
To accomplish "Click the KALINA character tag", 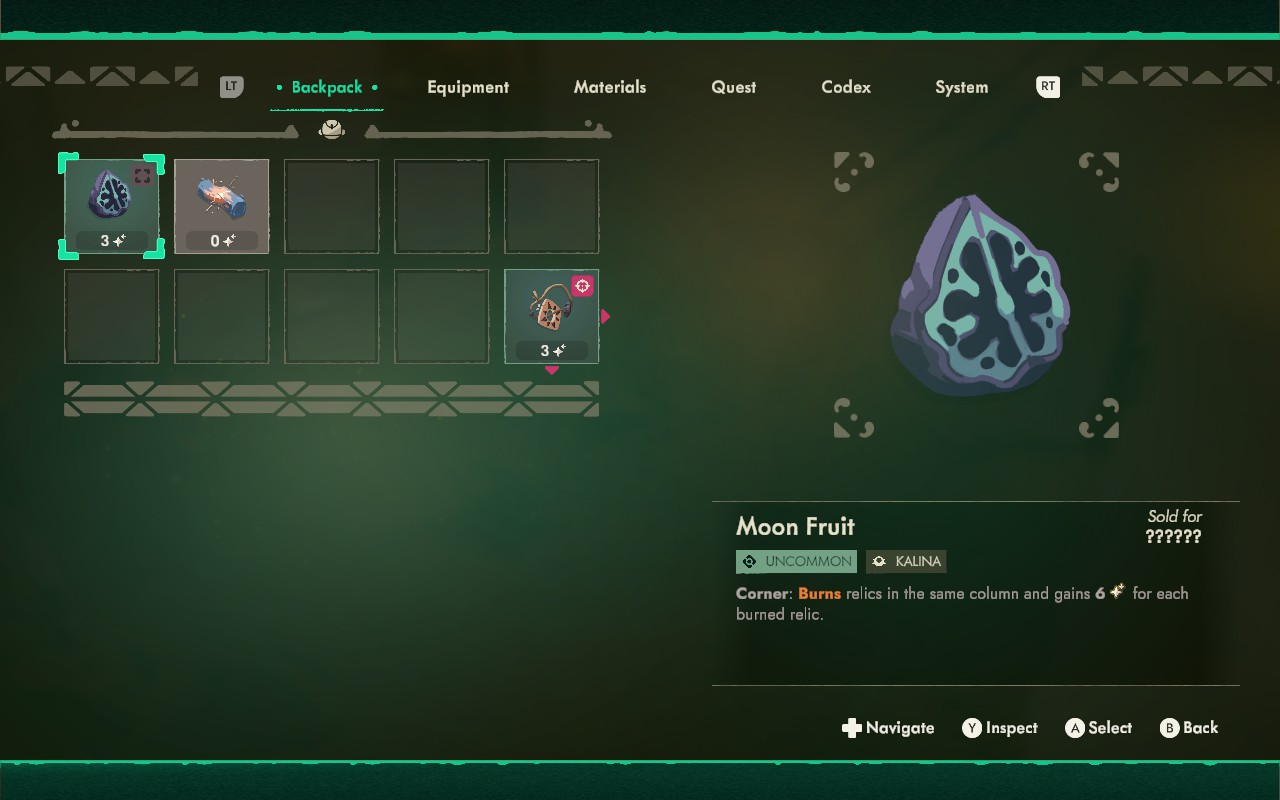I will coord(906,562).
